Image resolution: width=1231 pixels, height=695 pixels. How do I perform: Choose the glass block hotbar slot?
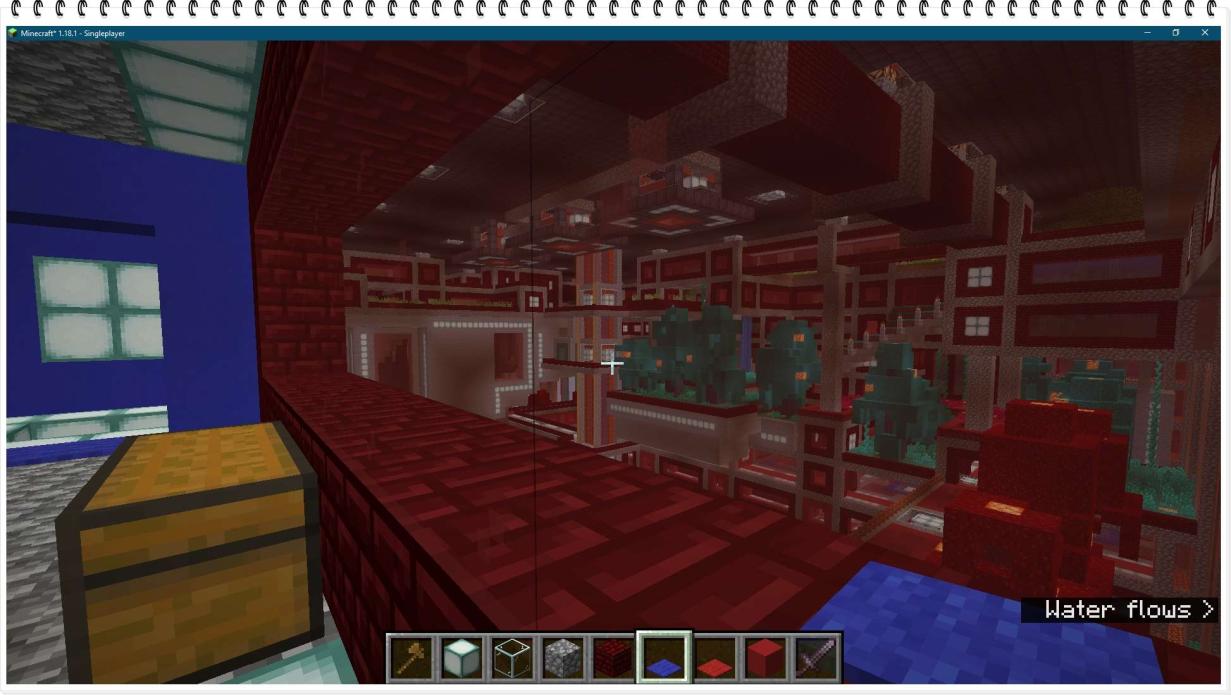click(513, 658)
